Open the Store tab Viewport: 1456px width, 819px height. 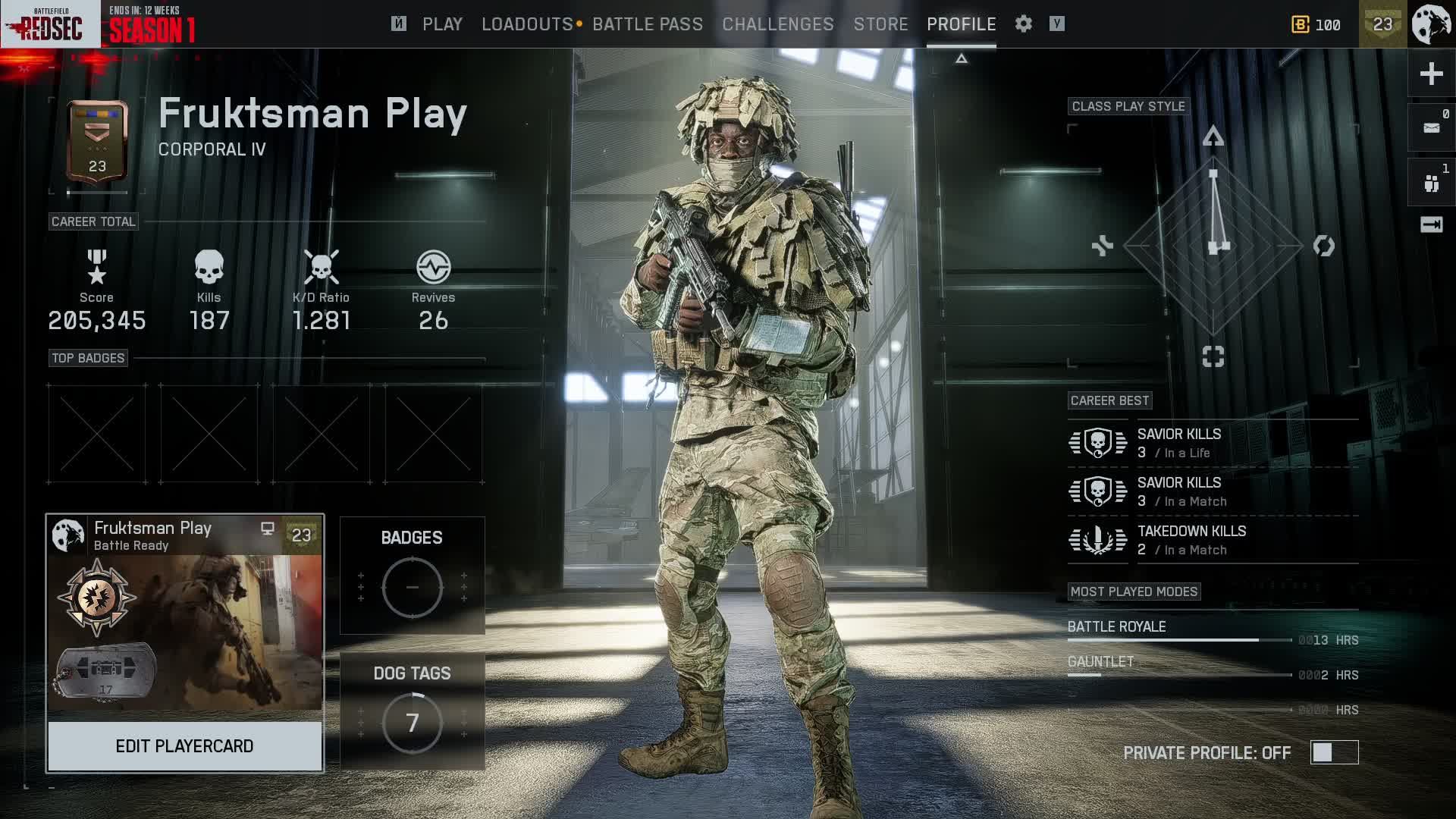880,24
